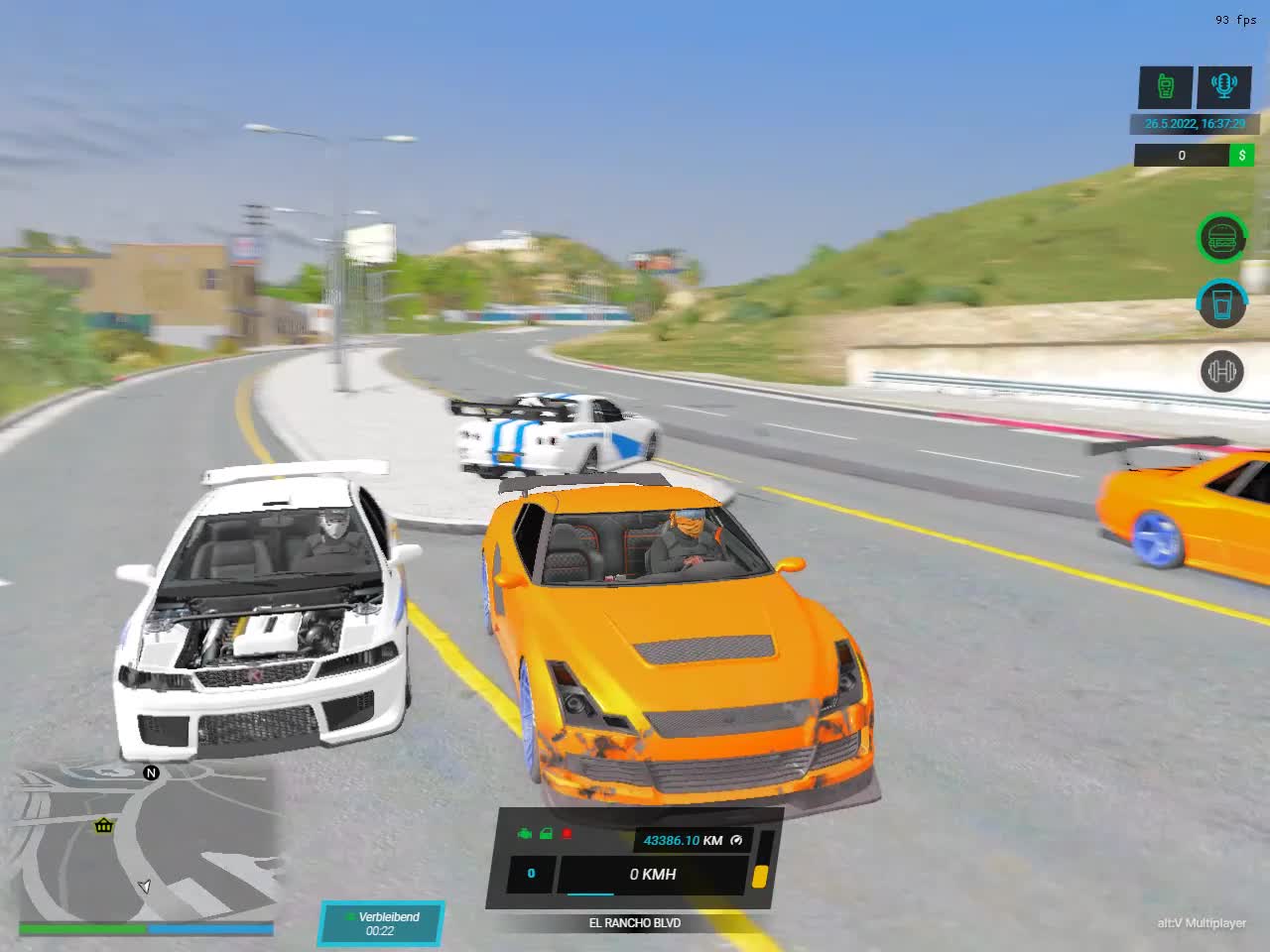The width and height of the screenshot is (1270, 952).
Task: Select the burger hunger indicator
Action: coord(1222,238)
